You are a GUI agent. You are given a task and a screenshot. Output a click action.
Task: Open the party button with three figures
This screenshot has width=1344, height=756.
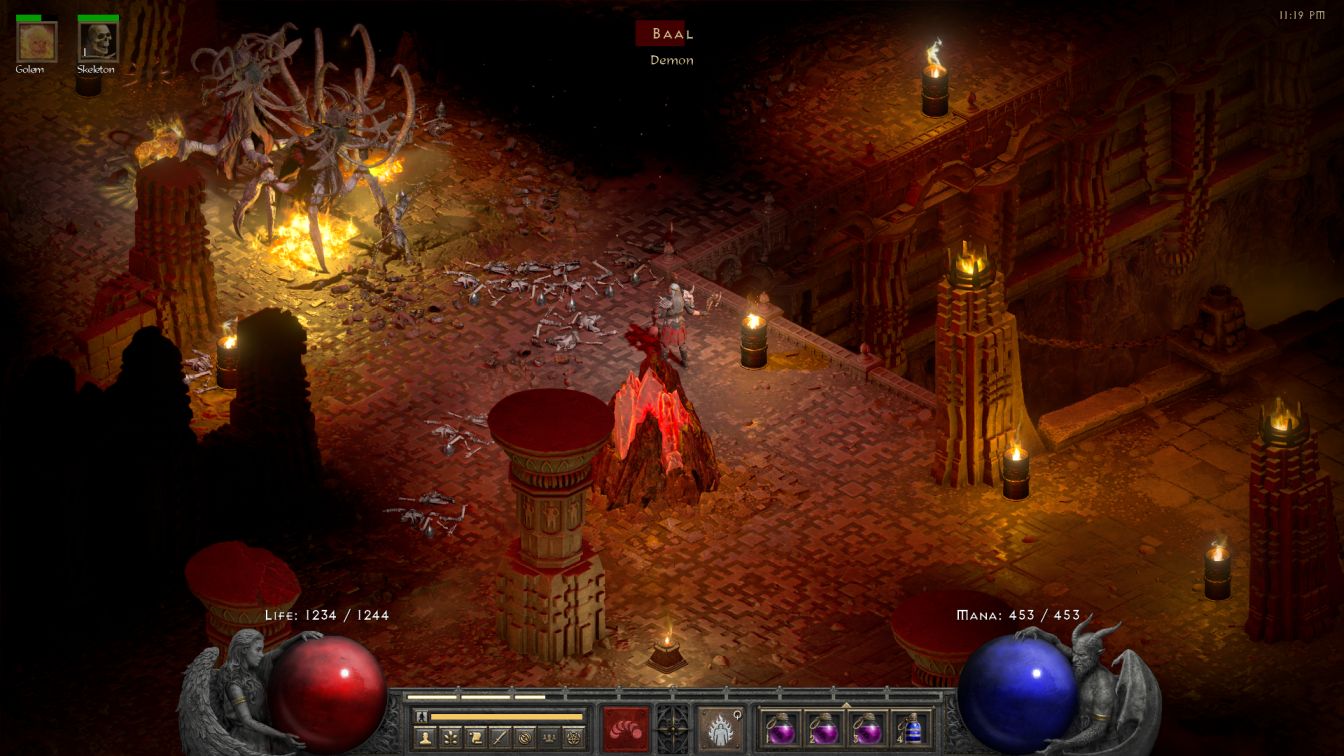coord(549,737)
